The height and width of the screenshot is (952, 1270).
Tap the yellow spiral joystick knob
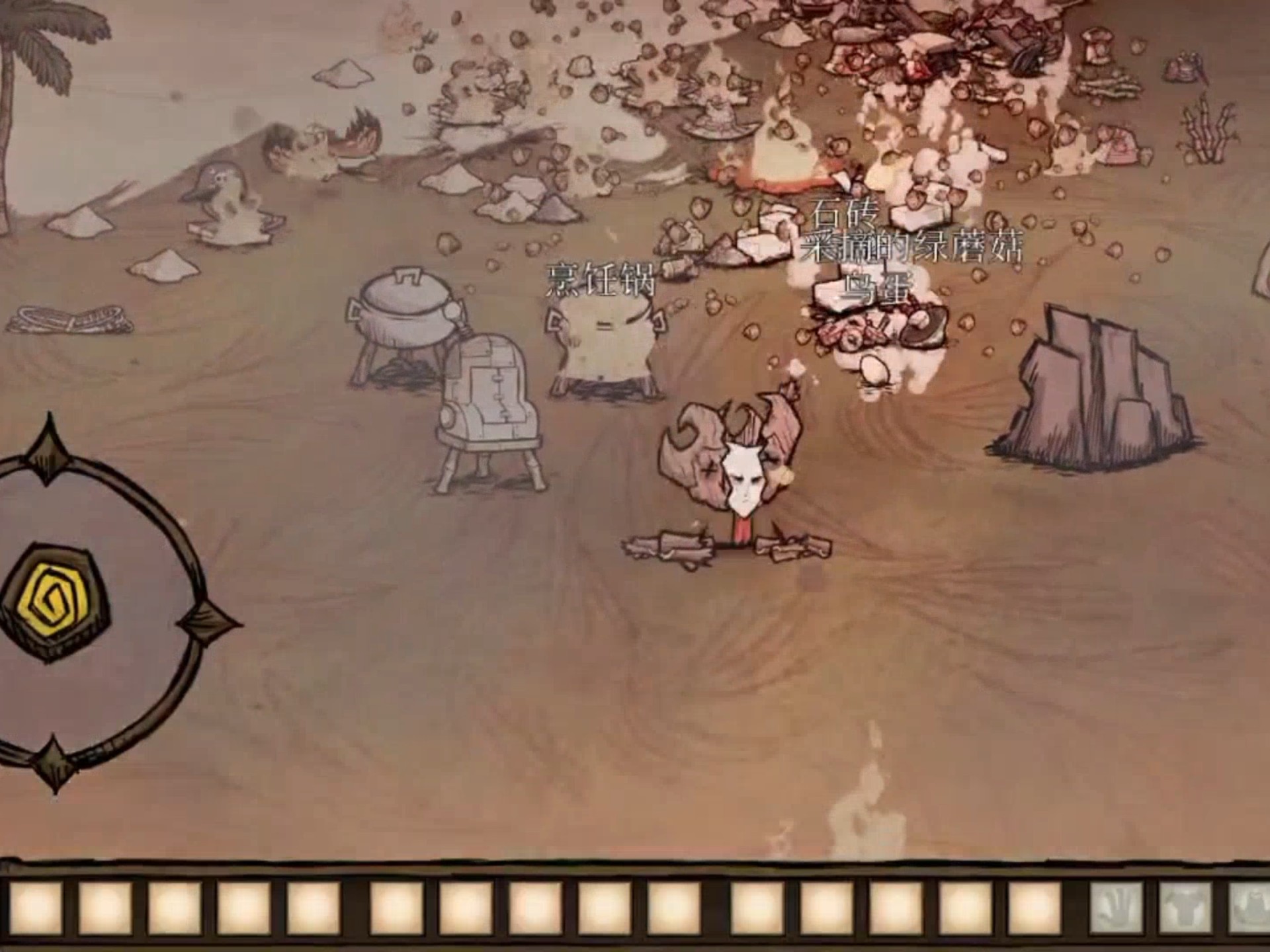tap(58, 600)
